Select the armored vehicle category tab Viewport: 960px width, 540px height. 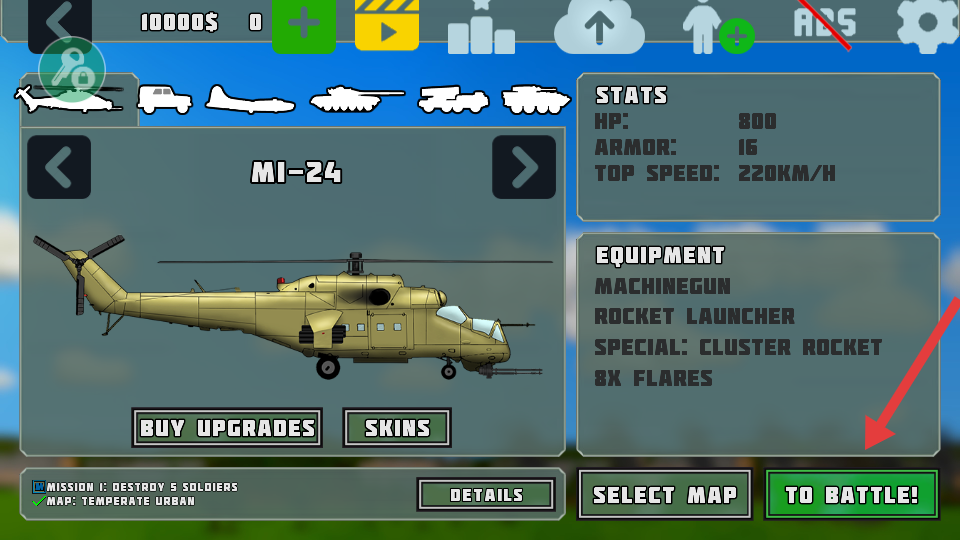point(536,99)
